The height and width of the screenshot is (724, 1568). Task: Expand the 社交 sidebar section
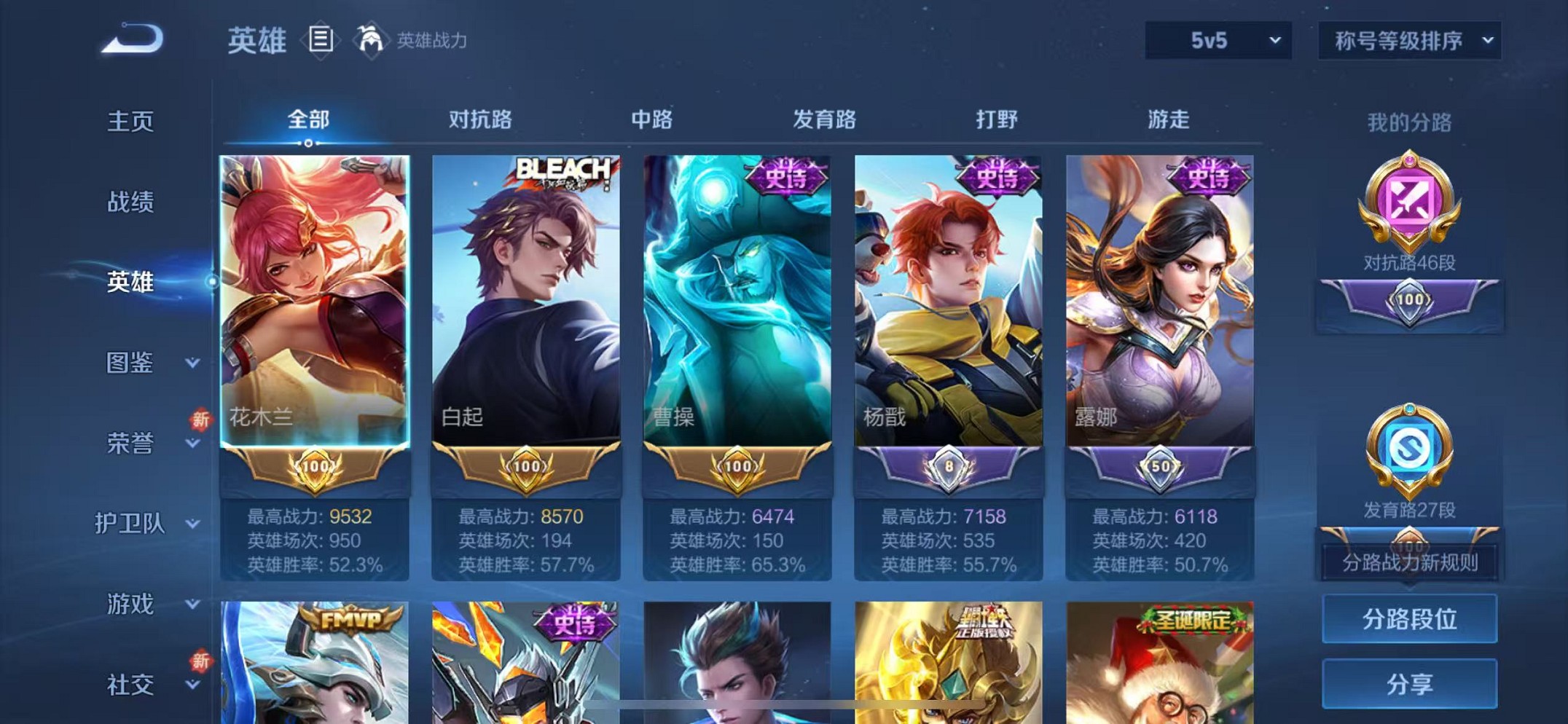coord(131,685)
